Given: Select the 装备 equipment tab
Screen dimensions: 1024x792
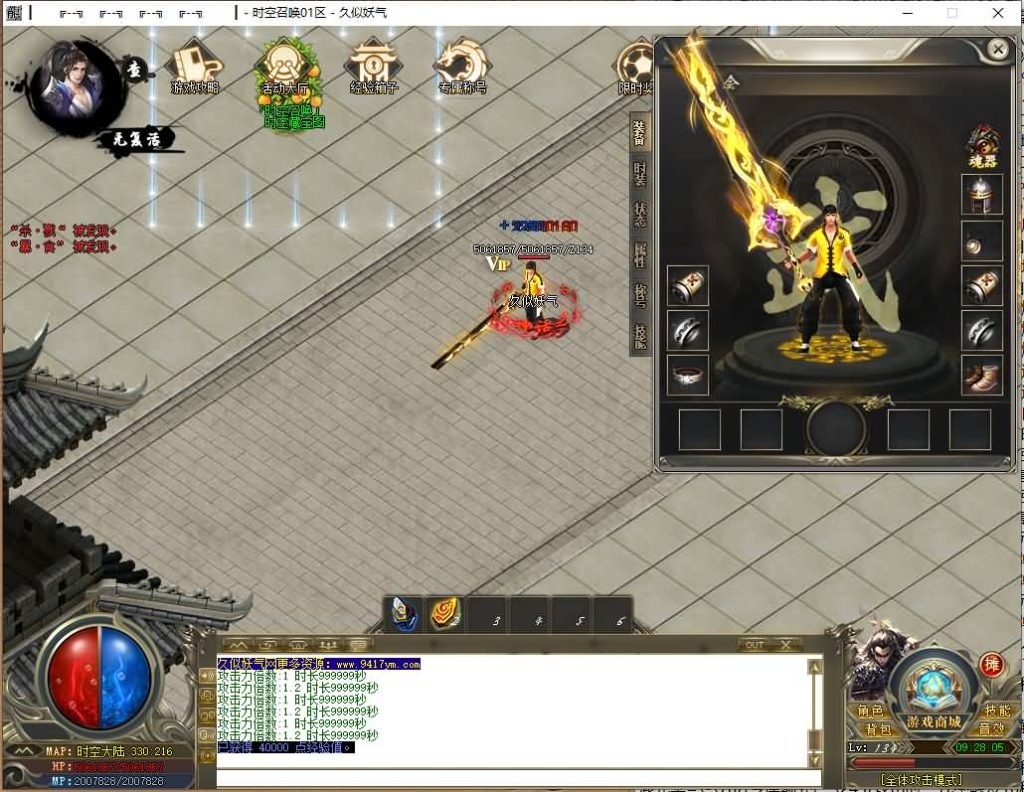Looking at the screenshot, I should click(x=640, y=133).
